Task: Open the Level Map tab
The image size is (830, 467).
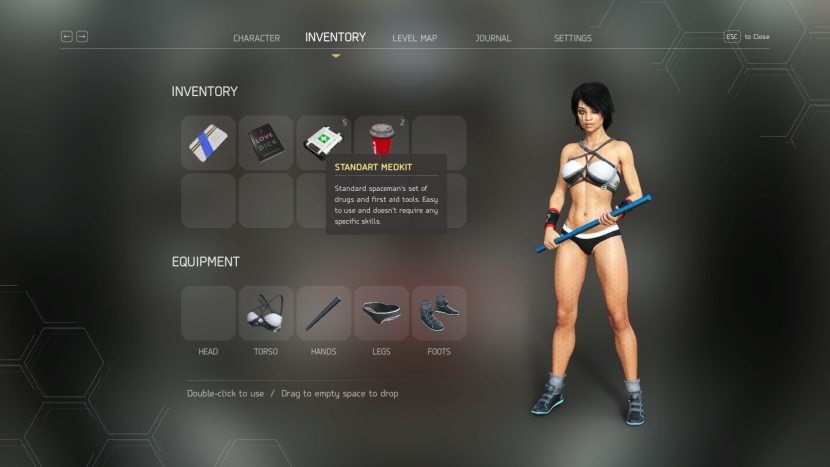Action: click(x=414, y=38)
